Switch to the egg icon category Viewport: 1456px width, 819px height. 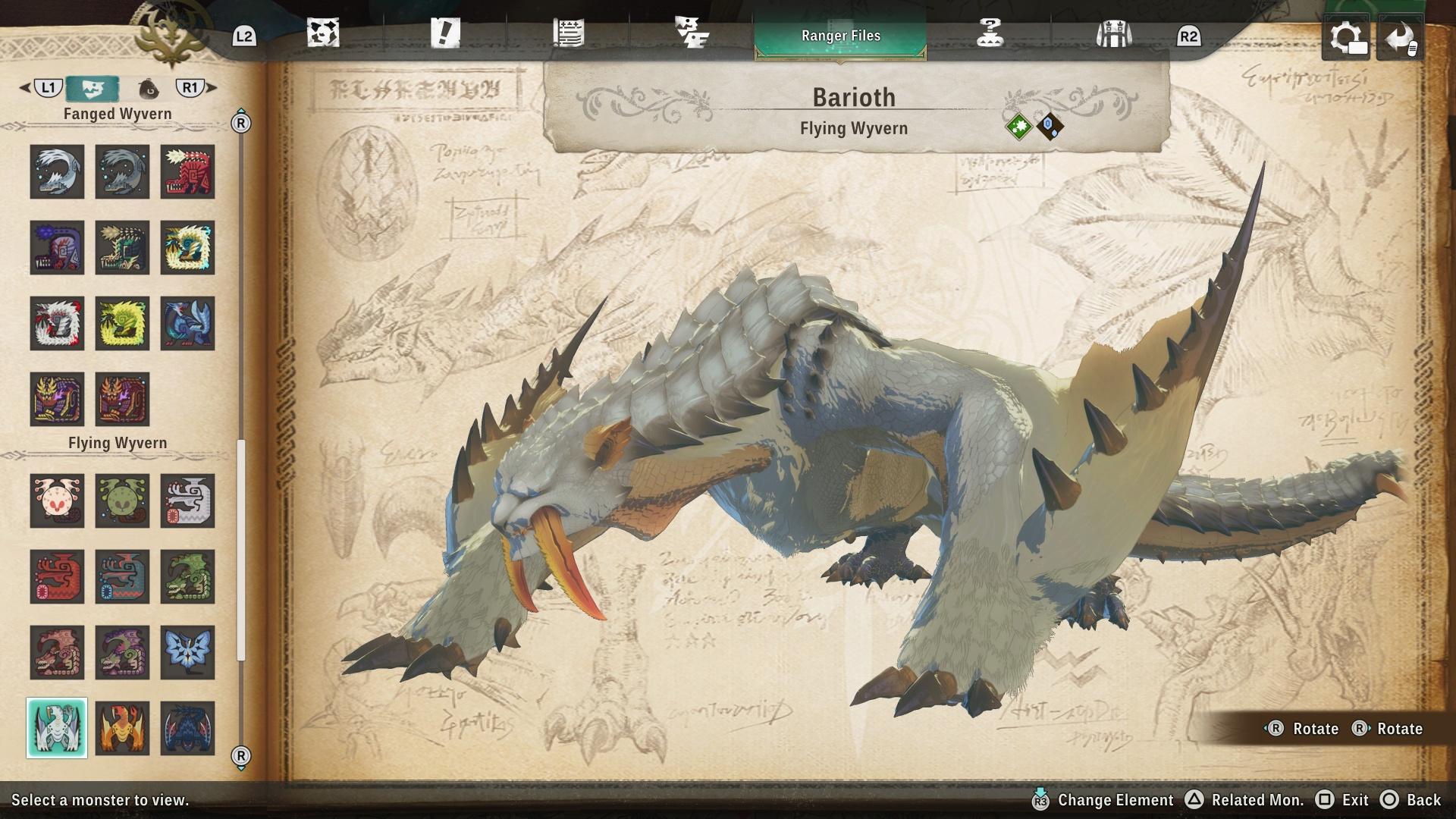coord(149,88)
